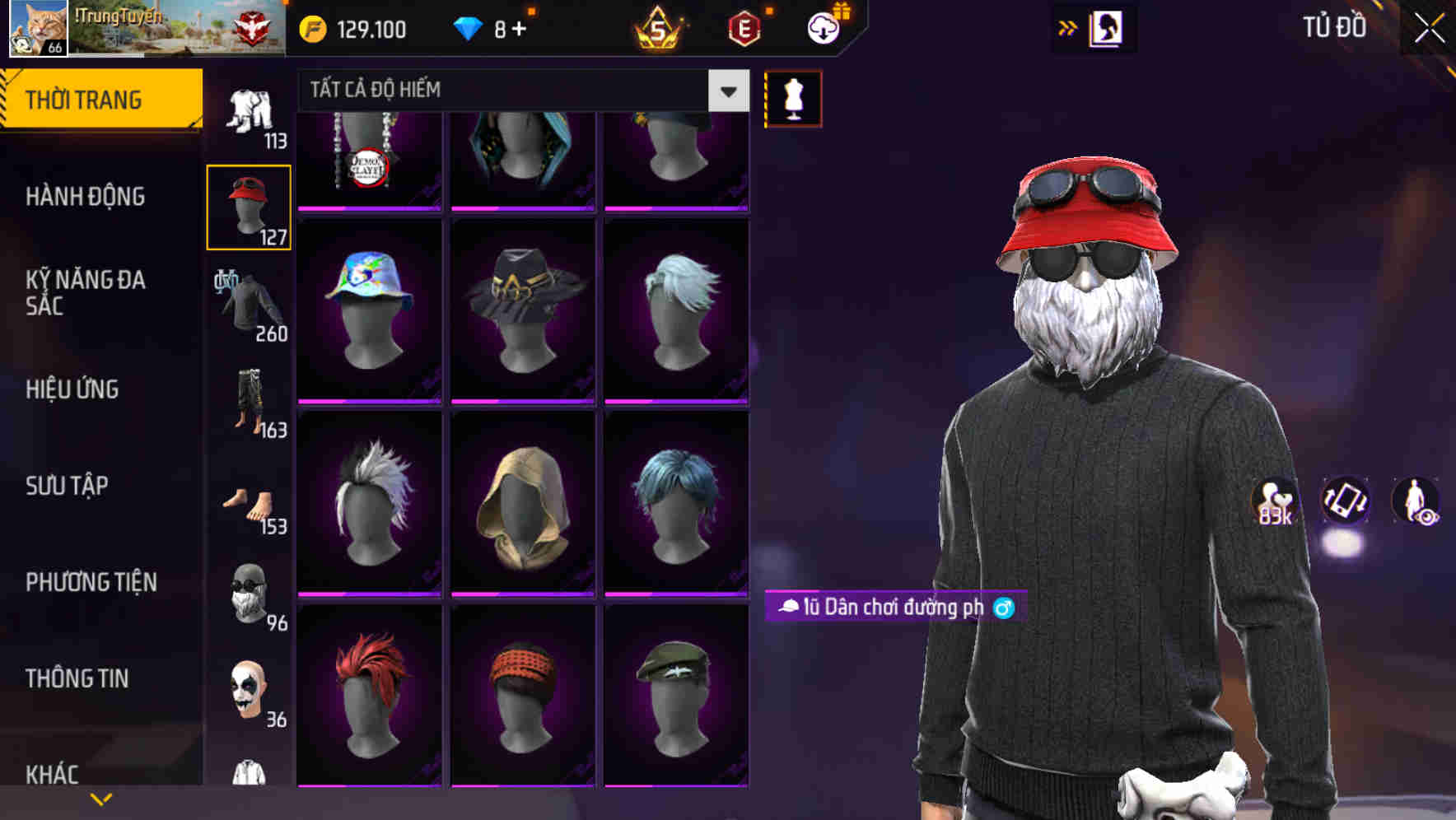This screenshot has height=820, width=1456.
Task: Expand the sidebar using the bottom chevron
Action: click(x=102, y=799)
